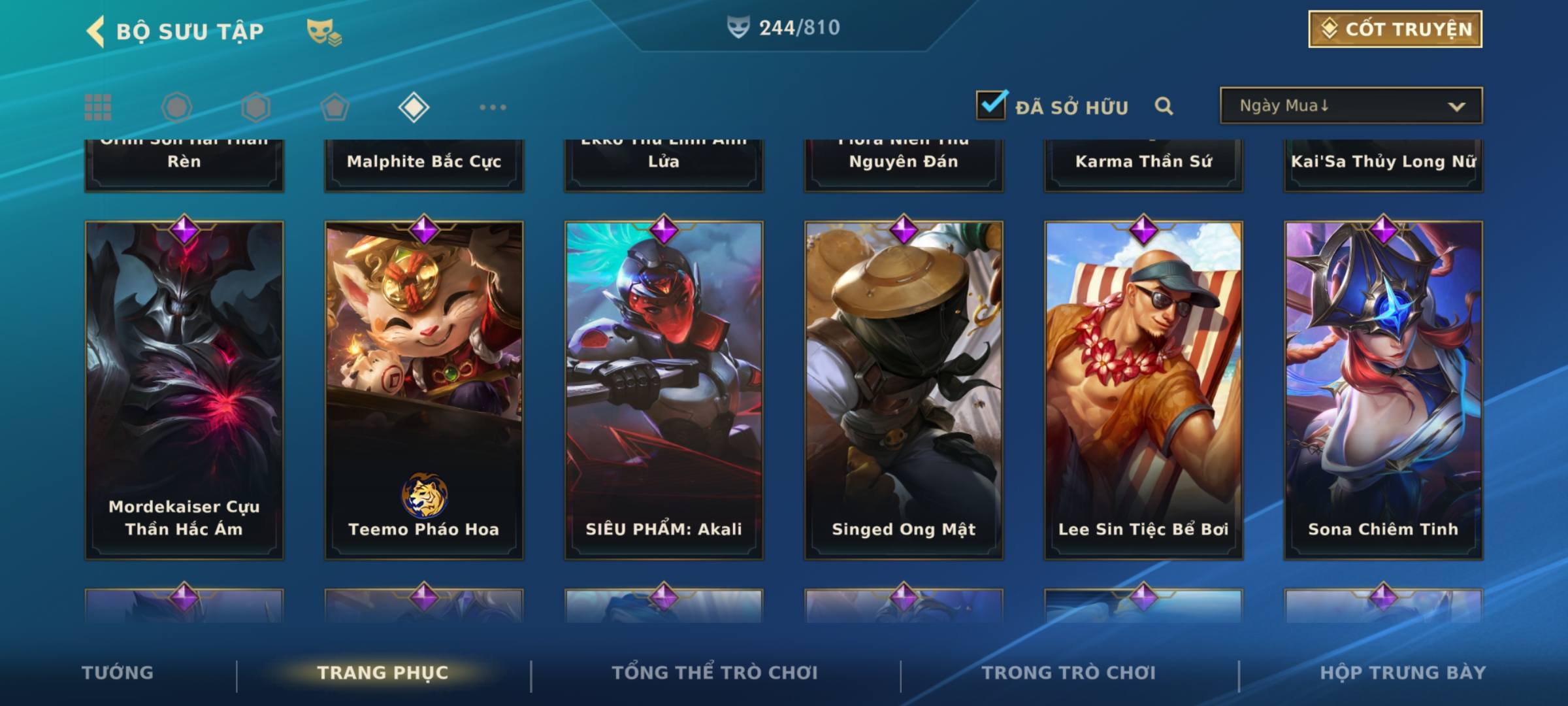Choose the Teemo Pháo Hoa skin card
Image resolution: width=1568 pixels, height=706 pixels.
coord(424,390)
